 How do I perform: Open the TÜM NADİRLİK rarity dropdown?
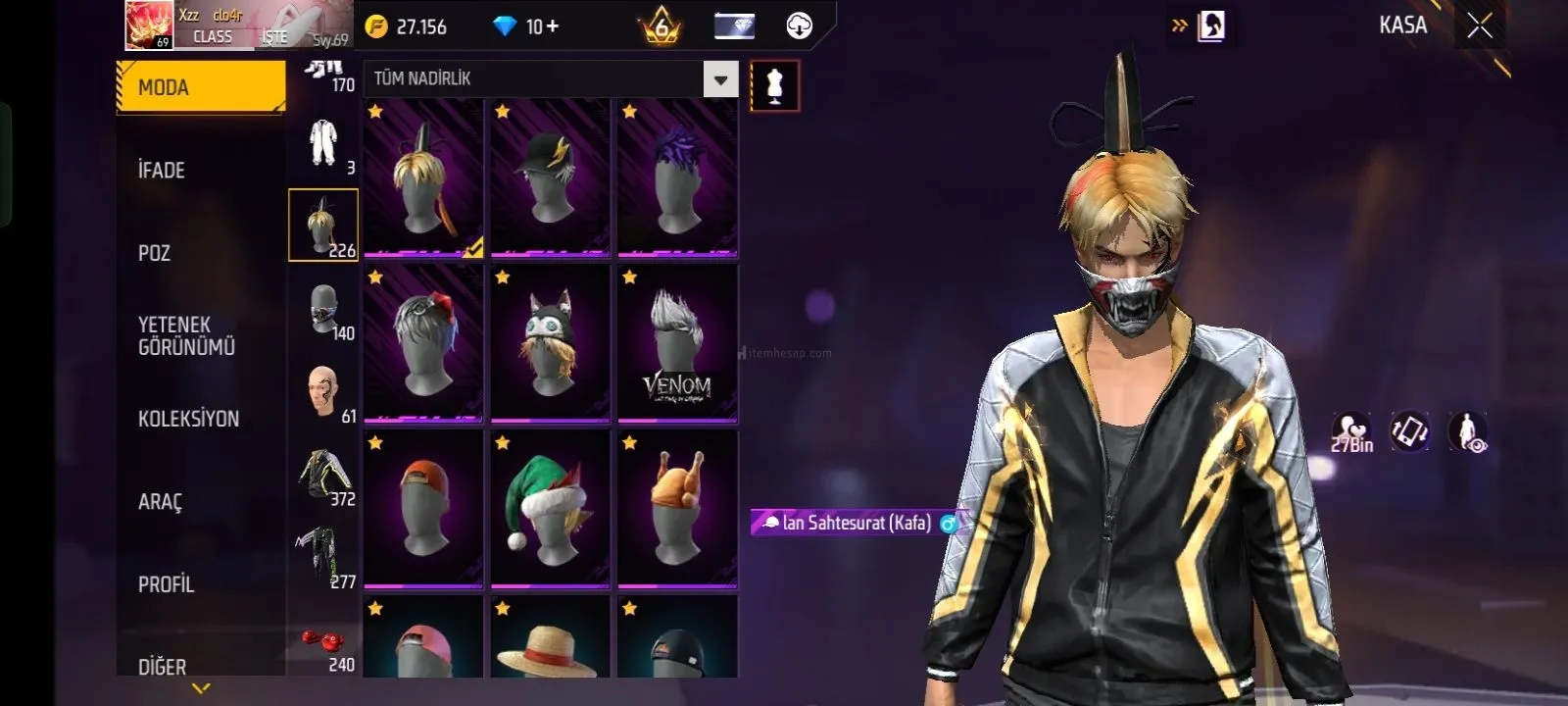point(720,79)
